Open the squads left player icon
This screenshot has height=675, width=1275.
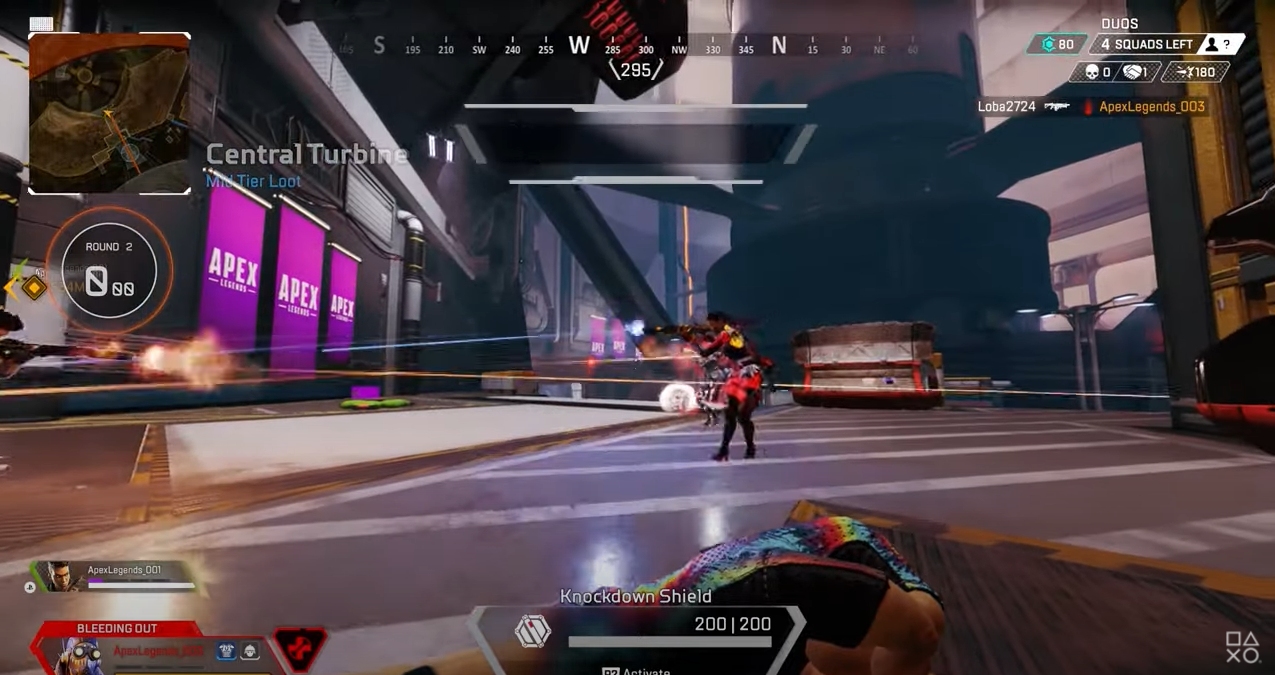pyautogui.click(x=1212, y=44)
